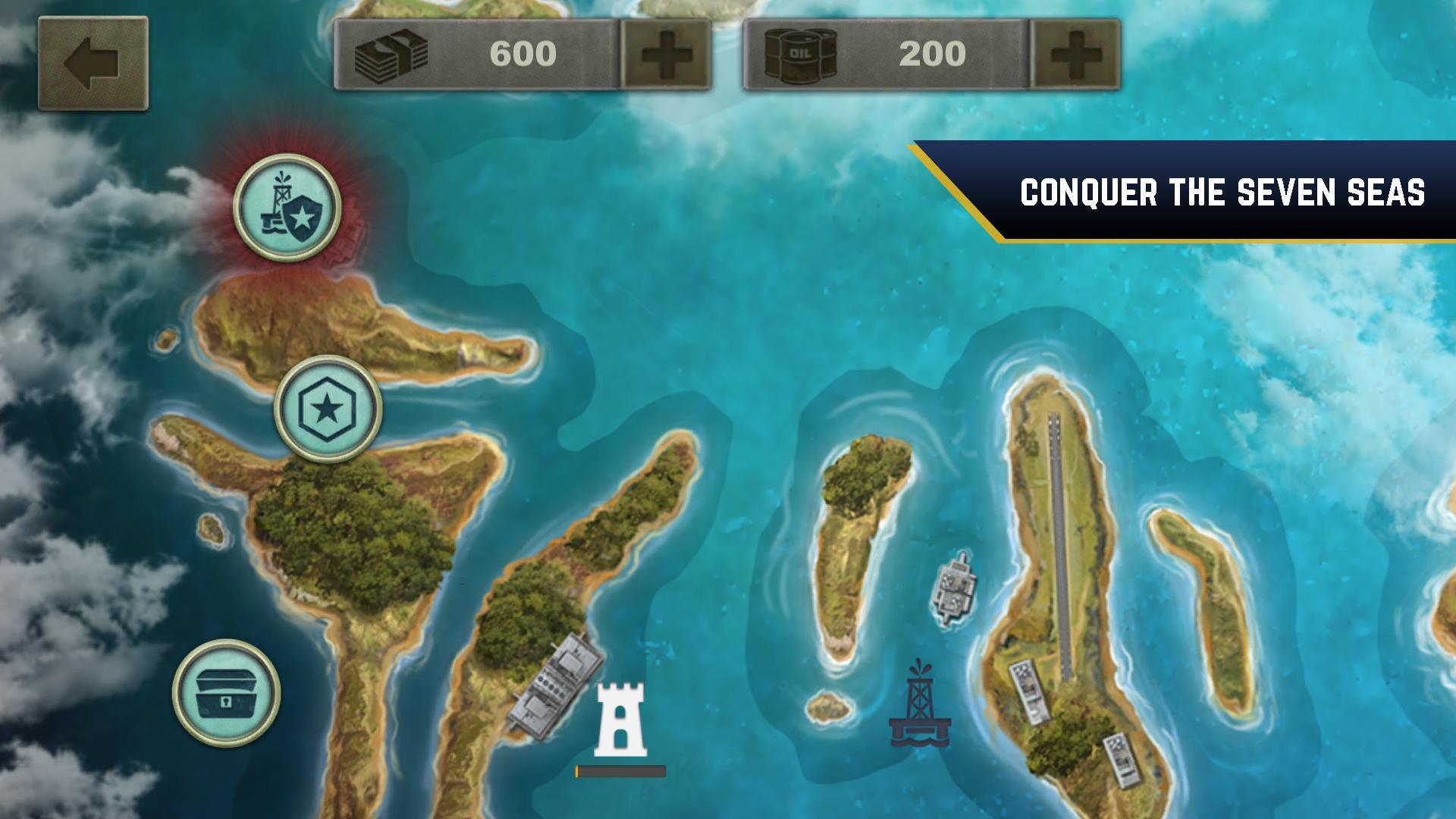Click the oil barrel icon in the resource bar
The width and height of the screenshot is (1456, 819).
tap(805, 53)
